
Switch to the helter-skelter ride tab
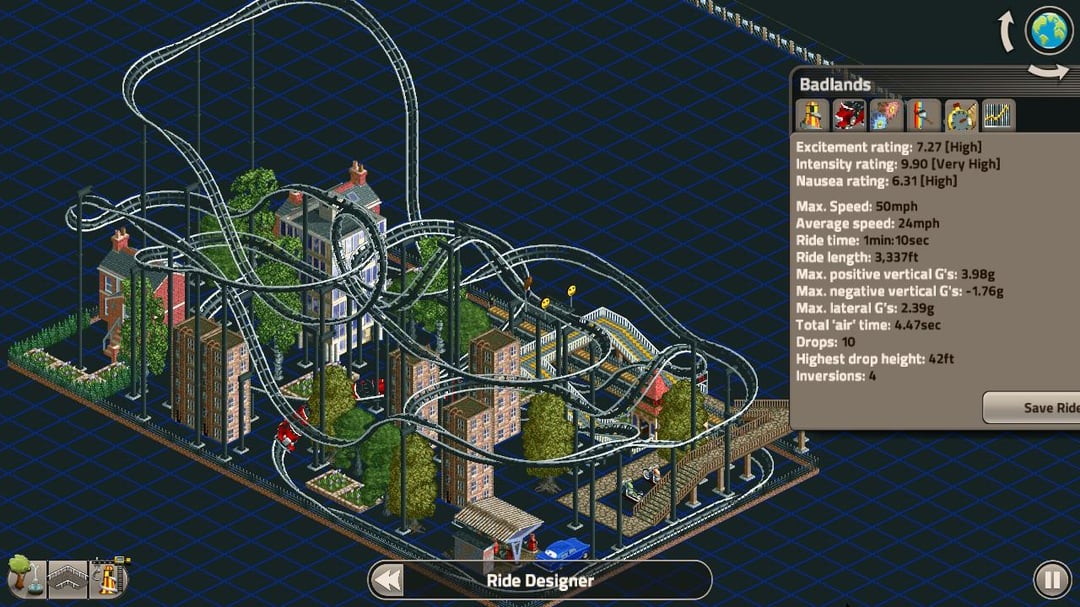(813, 115)
